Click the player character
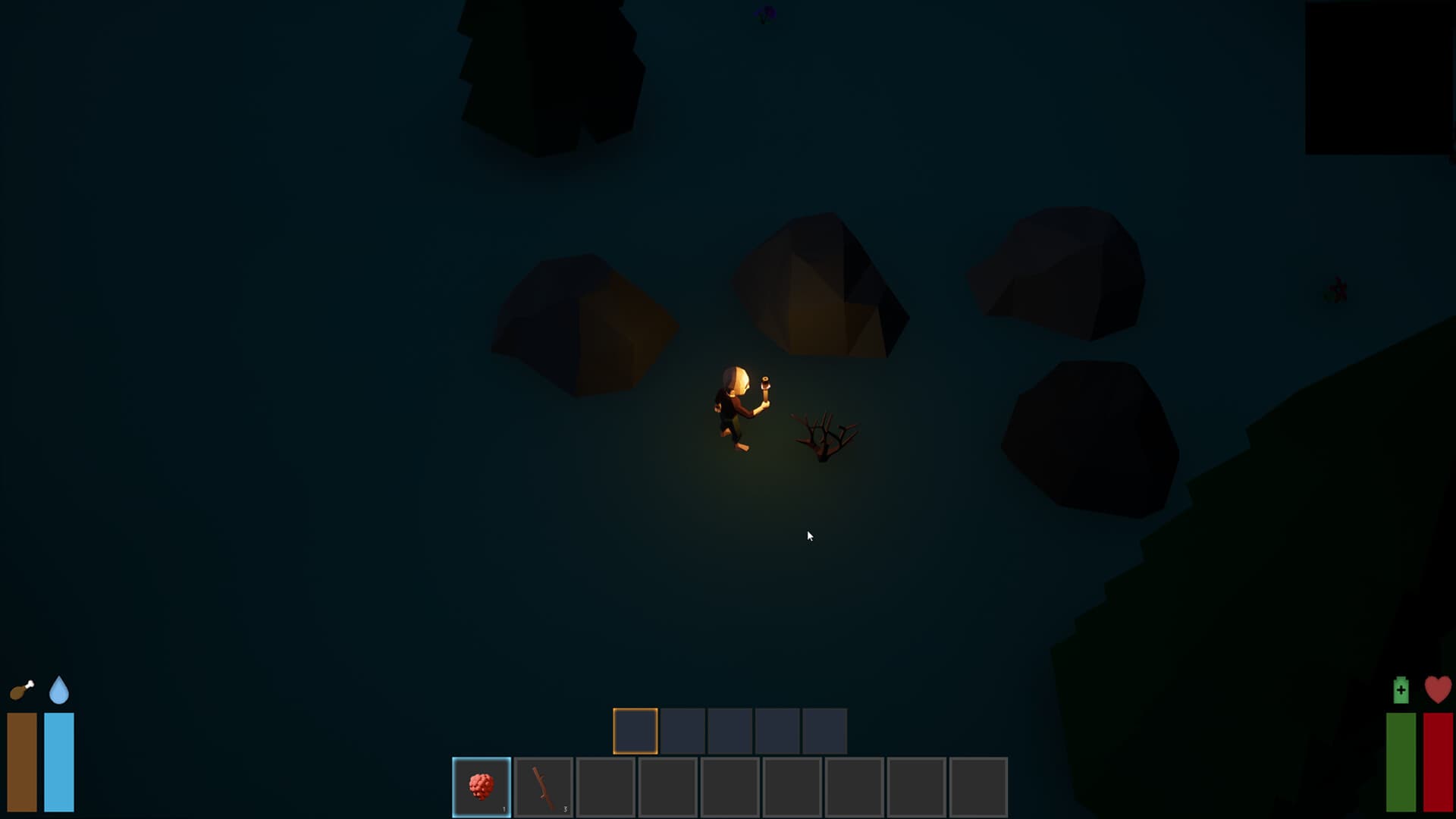The width and height of the screenshot is (1456, 819). coord(732,409)
